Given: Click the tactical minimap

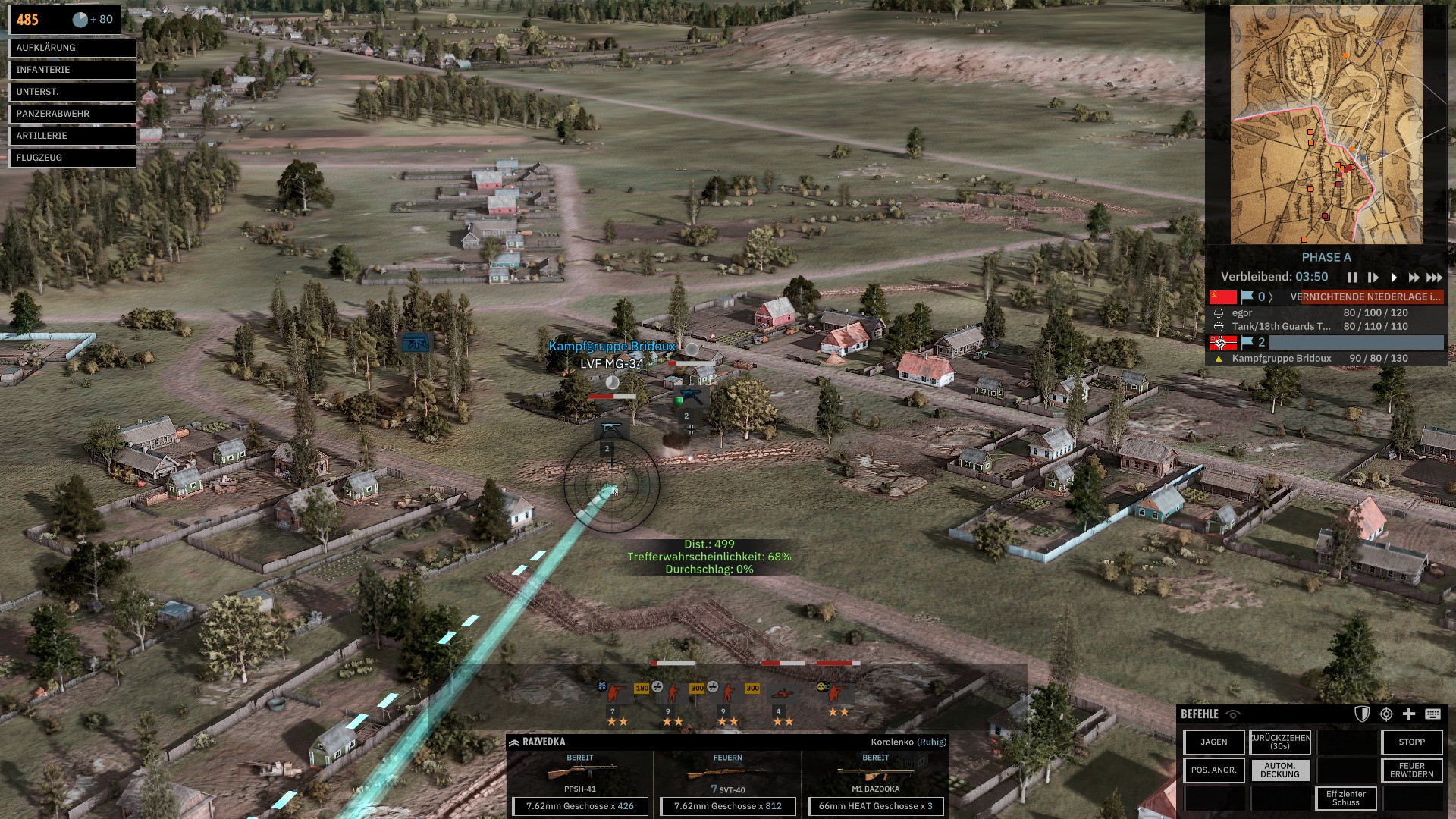Looking at the screenshot, I should coord(1326,124).
